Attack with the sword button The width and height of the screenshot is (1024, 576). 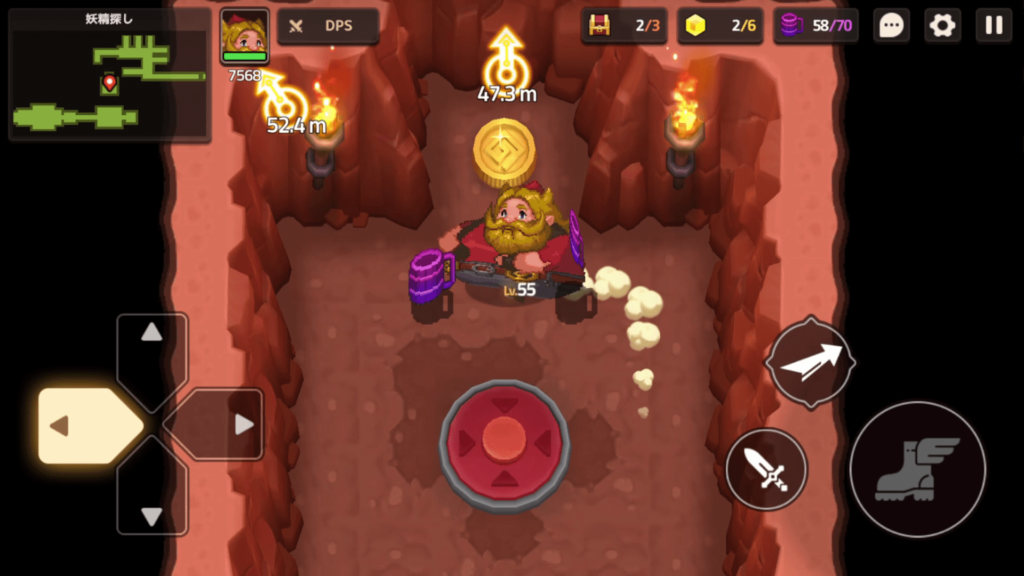(766, 468)
